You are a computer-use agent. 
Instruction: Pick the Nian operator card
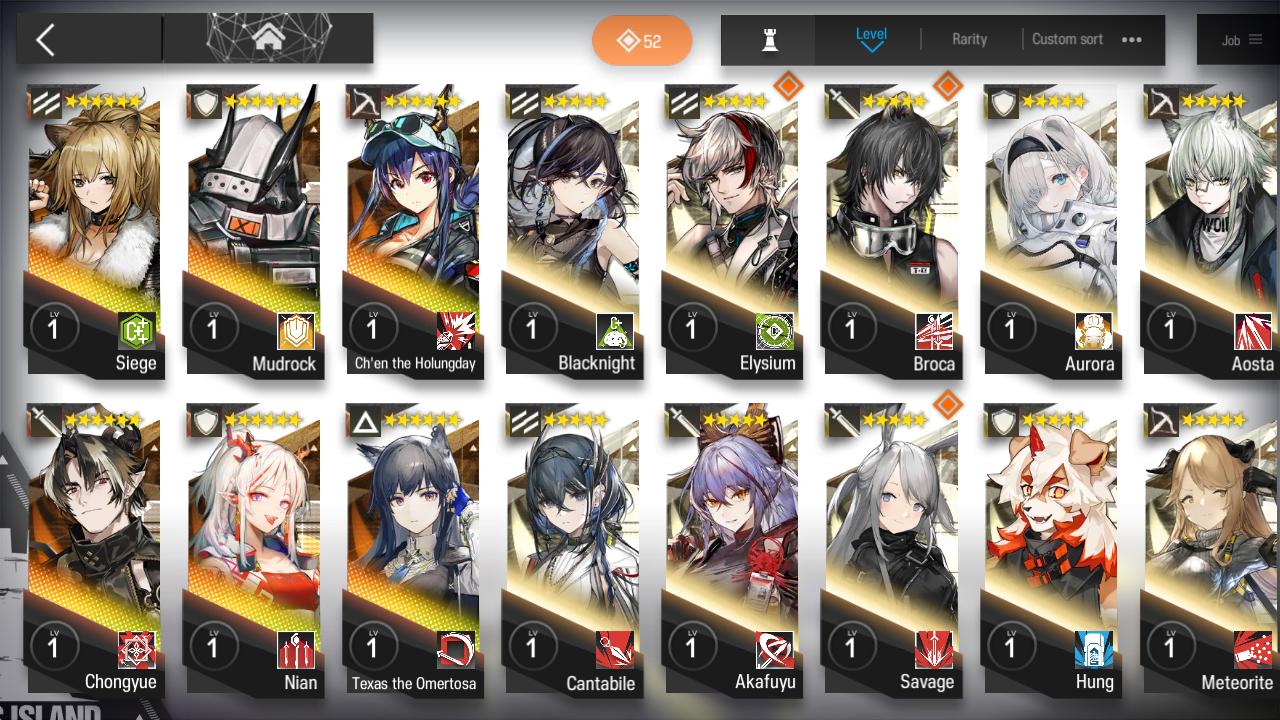[x=254, y=550]
